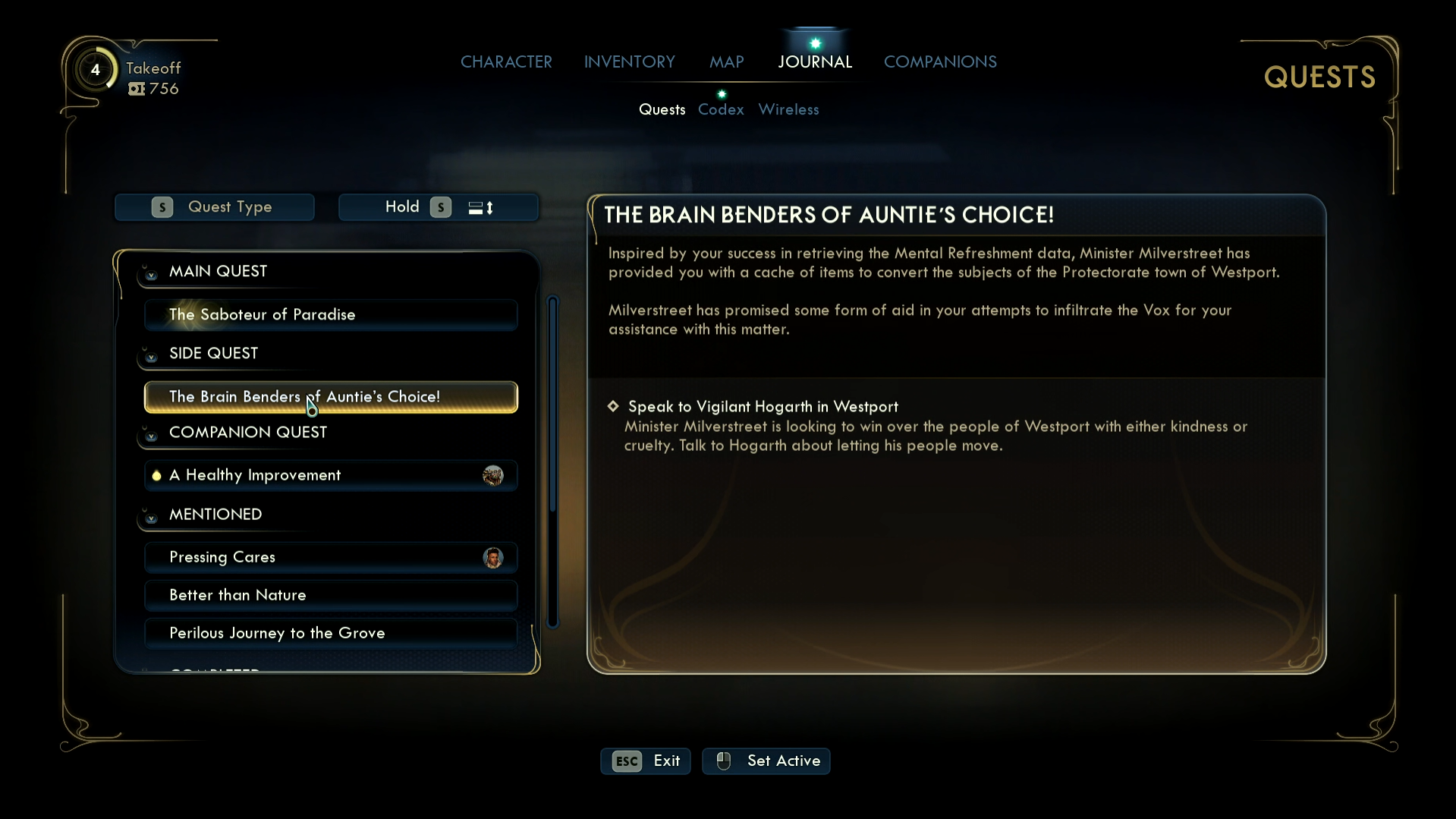The image size is (1456, 819).
Task: Switch to the Codex sub-tab
Action: click(x=721, y=109)
